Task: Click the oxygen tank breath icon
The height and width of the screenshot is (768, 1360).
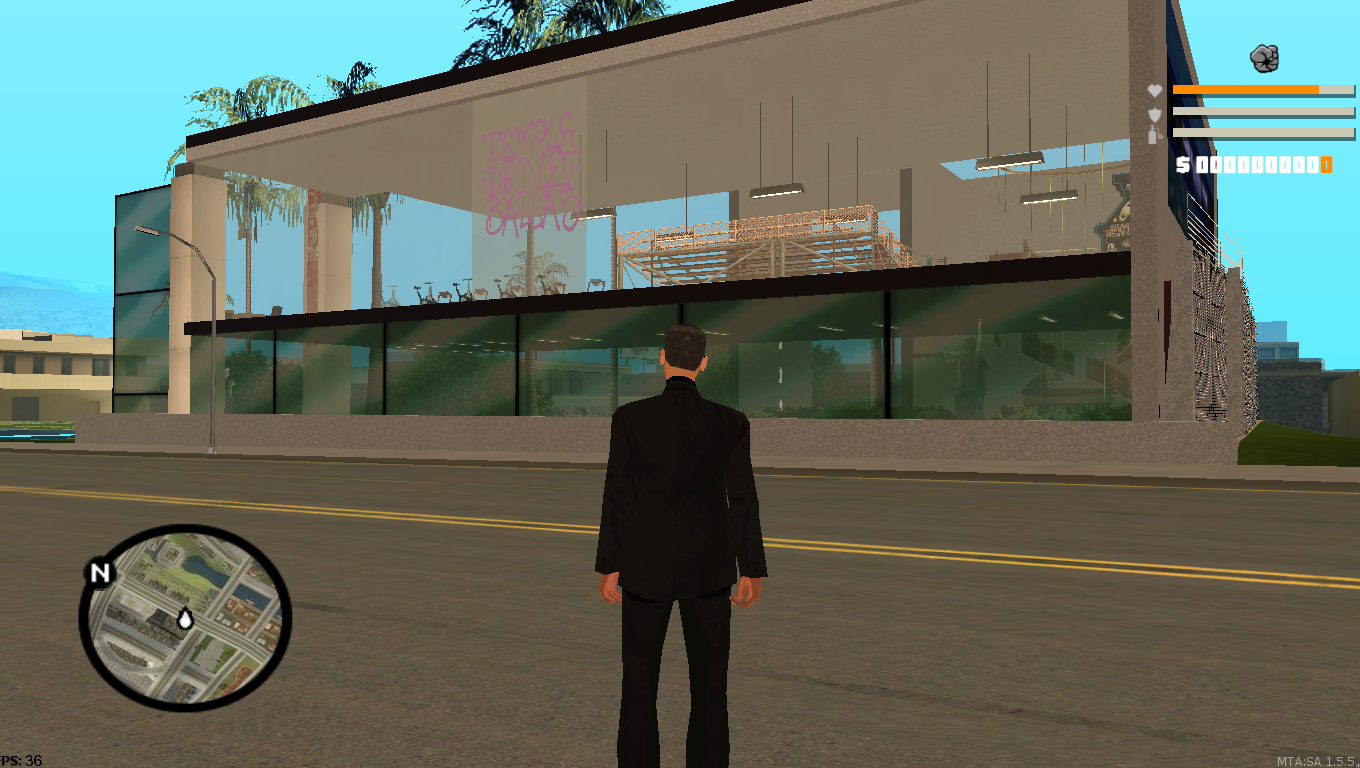Action: tap(1152, 135)
